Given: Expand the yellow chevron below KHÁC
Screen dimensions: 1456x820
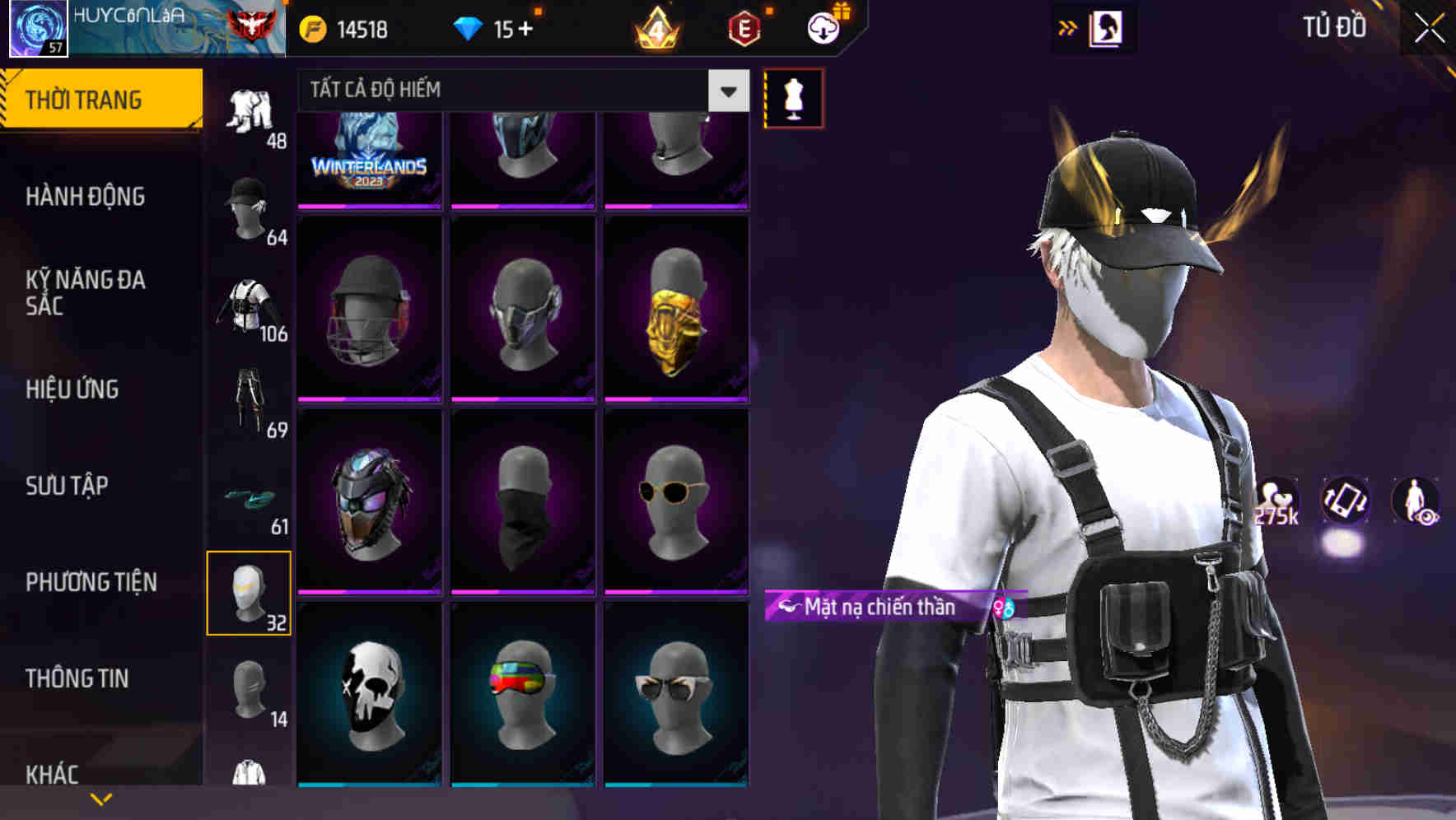Looking at the screenshot, I should (101, 799).
